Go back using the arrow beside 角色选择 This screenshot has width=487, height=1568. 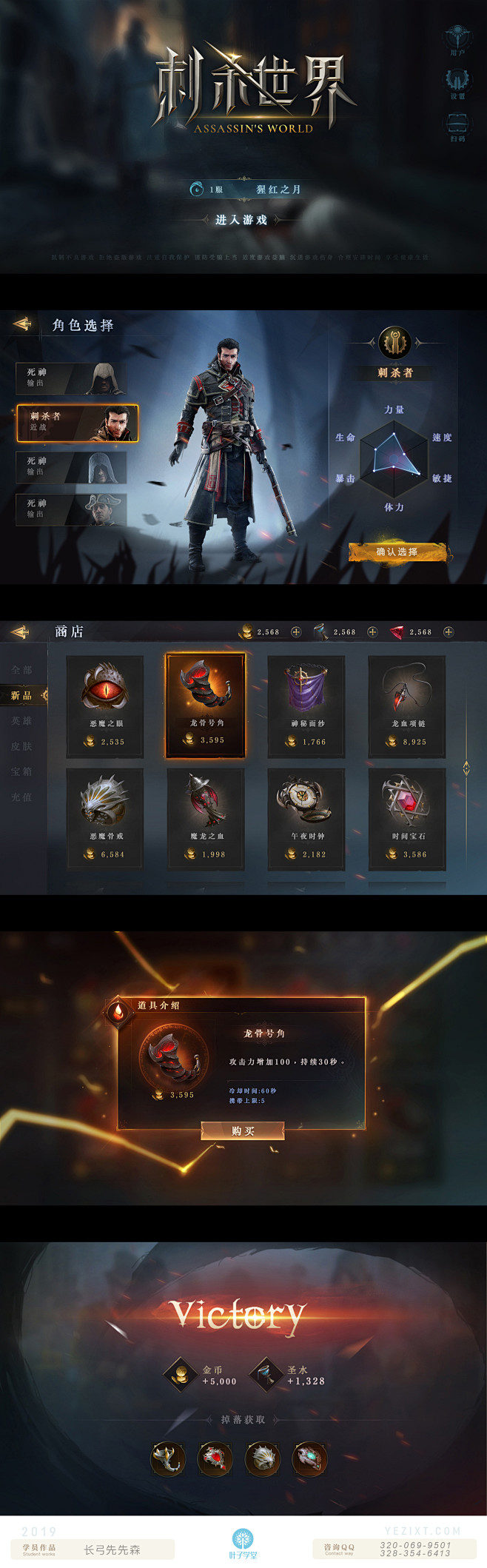pyautogui.click(x=23, y=324)
